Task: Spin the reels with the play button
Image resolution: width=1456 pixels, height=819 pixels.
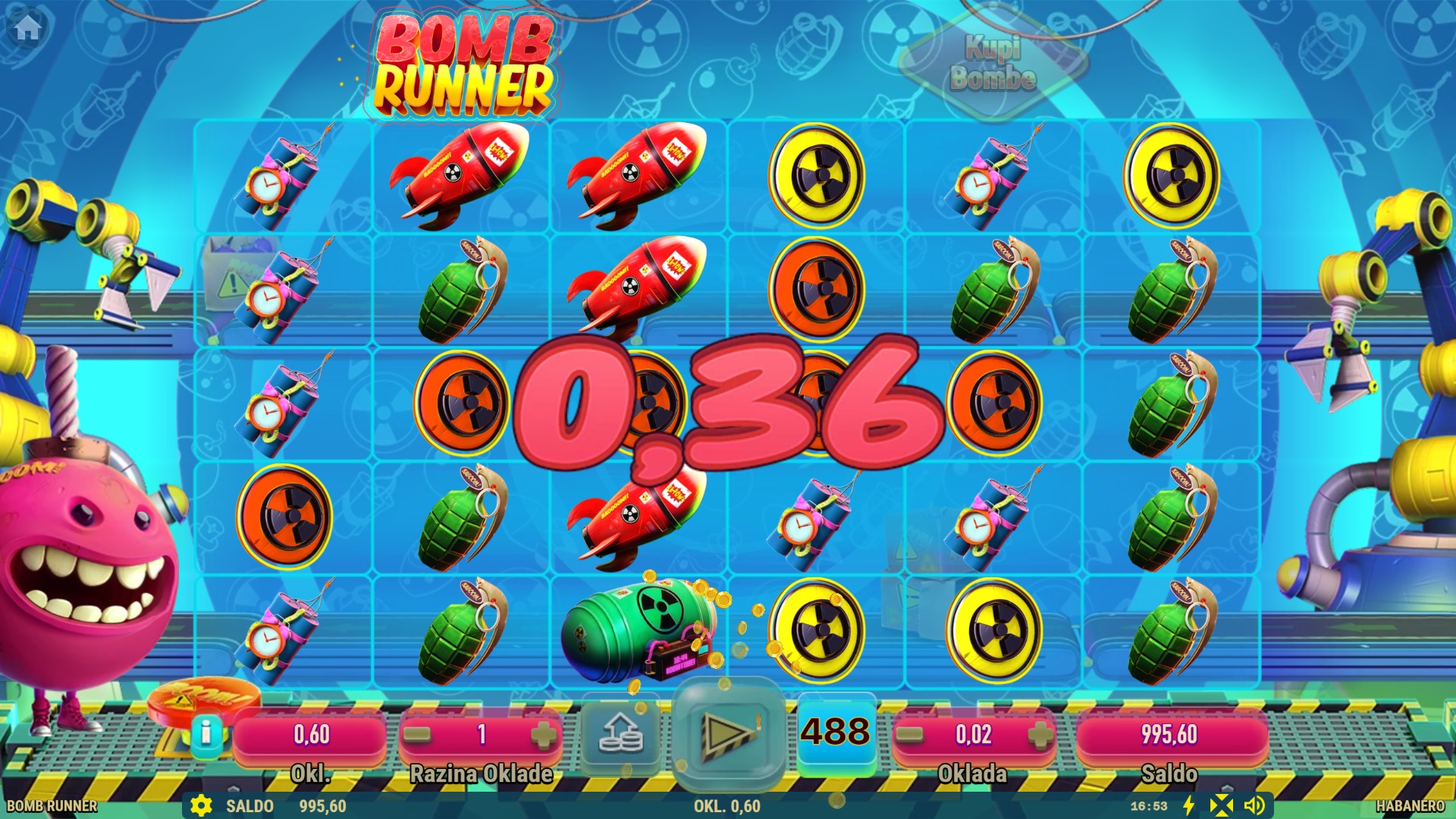Action: coord(727,734)
